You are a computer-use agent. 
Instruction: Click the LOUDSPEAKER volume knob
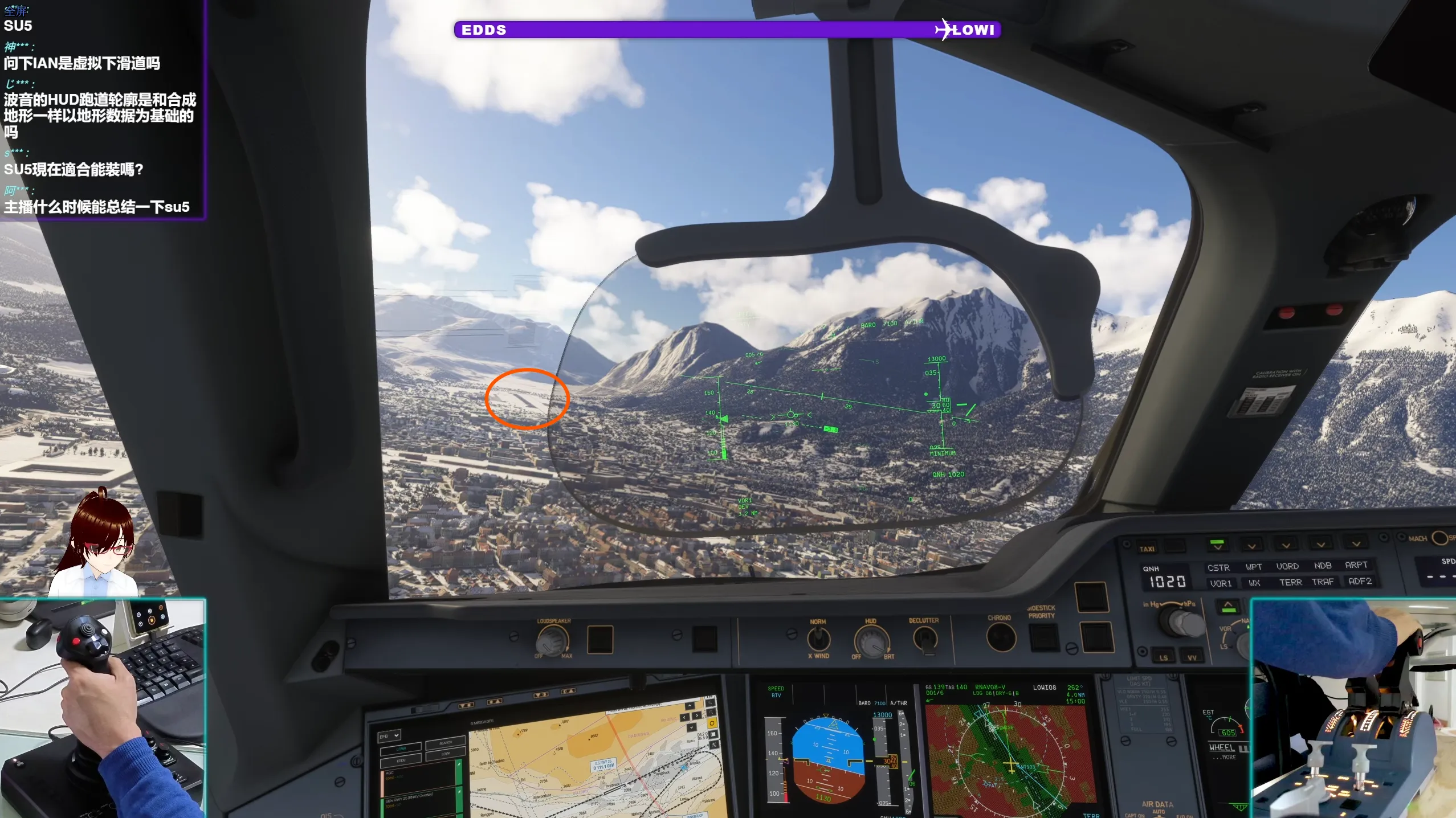(x=552, y=641)
